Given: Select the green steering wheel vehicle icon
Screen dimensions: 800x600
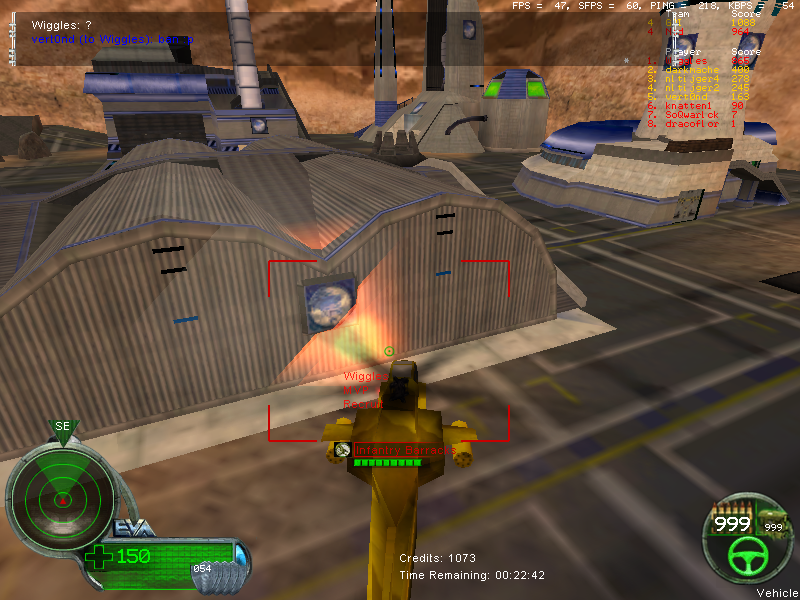Looking at the screenshot, I should pos(743,555).
